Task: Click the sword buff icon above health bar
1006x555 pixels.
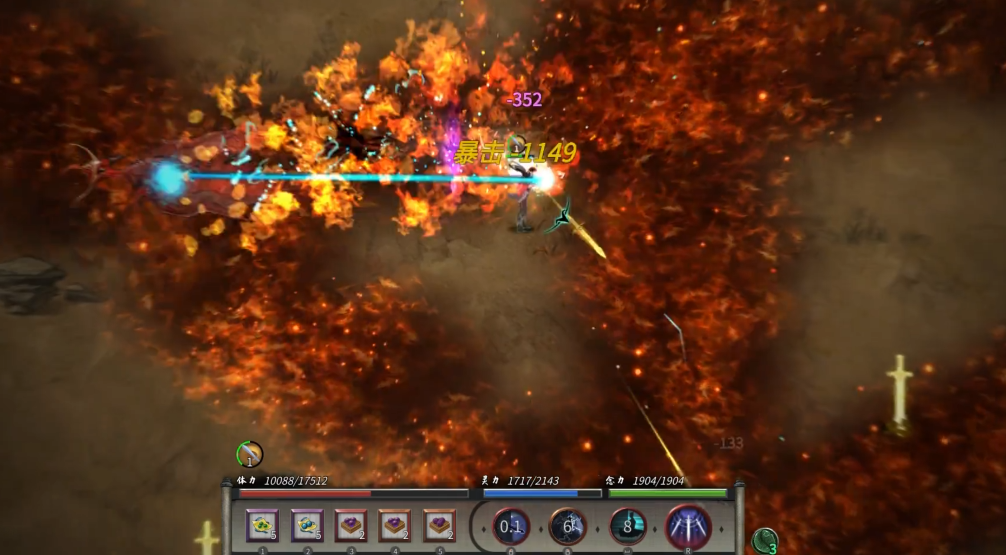Action: 250,454
